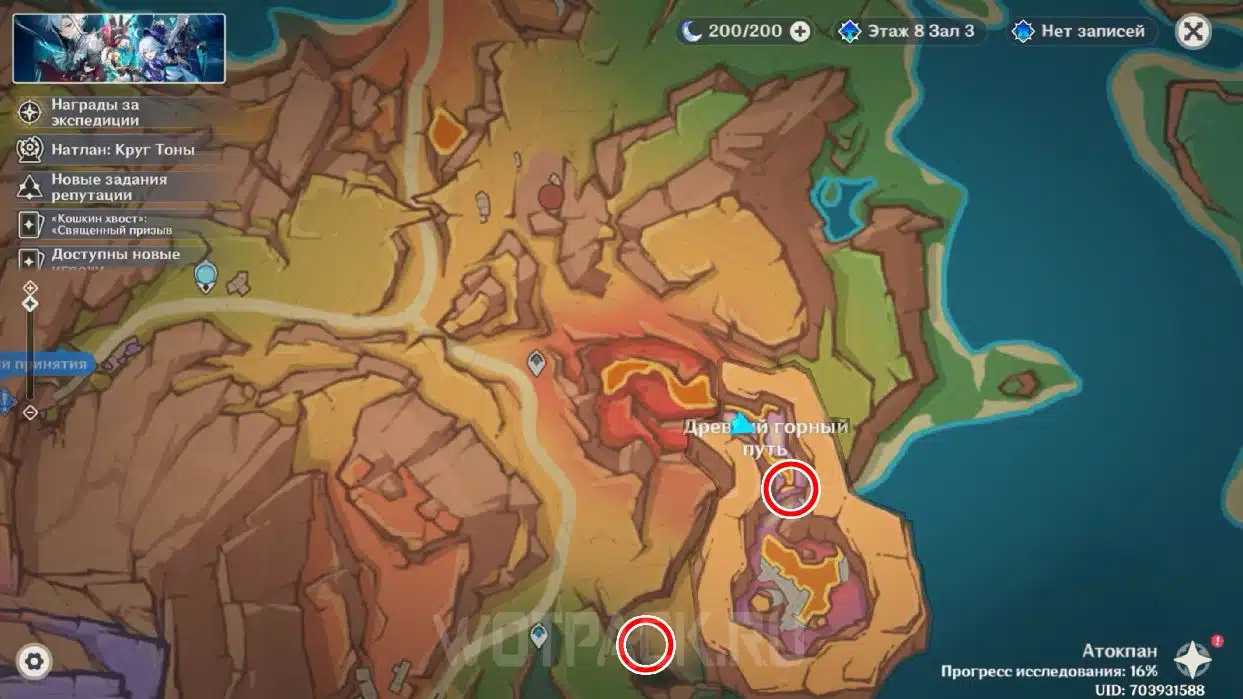Click the map zoom-in plus button

[30, 287]
